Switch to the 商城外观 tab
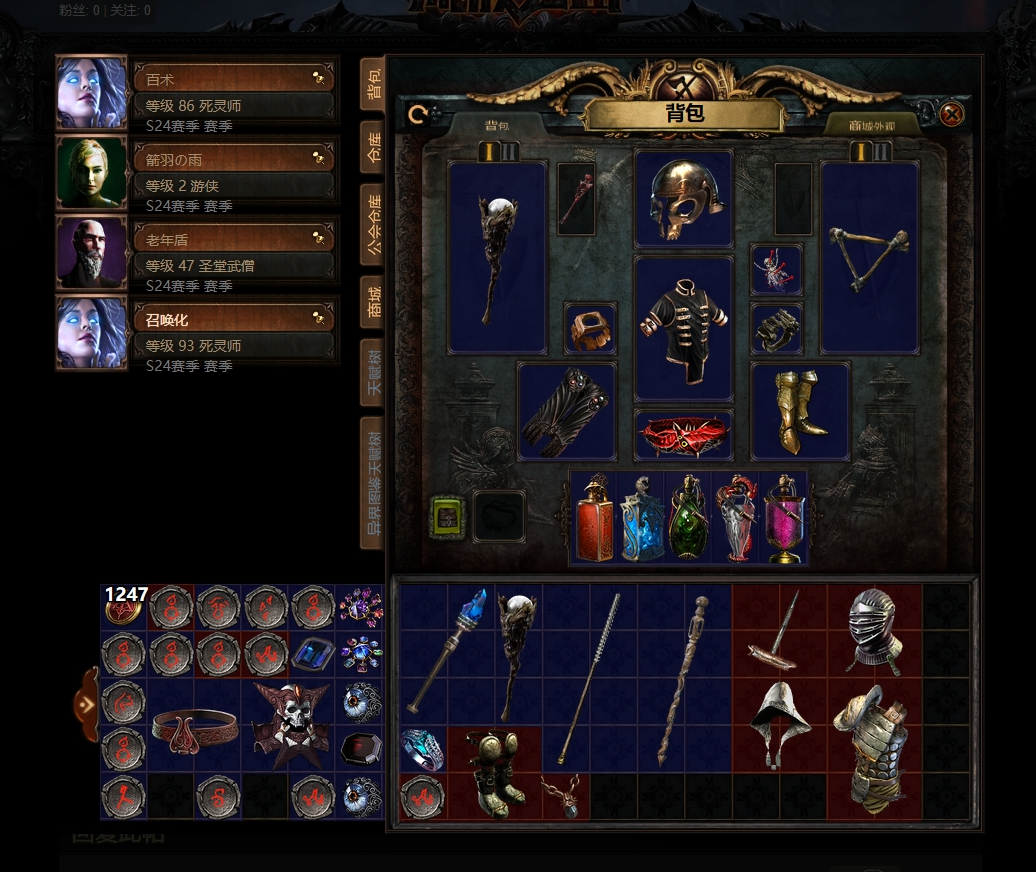 click(x=872, y=125)
